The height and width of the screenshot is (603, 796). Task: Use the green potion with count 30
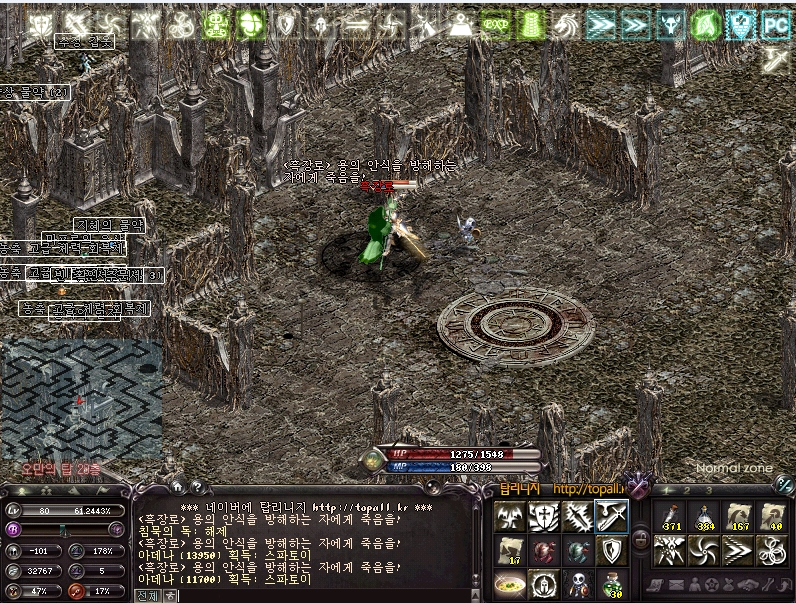point(612,583)
